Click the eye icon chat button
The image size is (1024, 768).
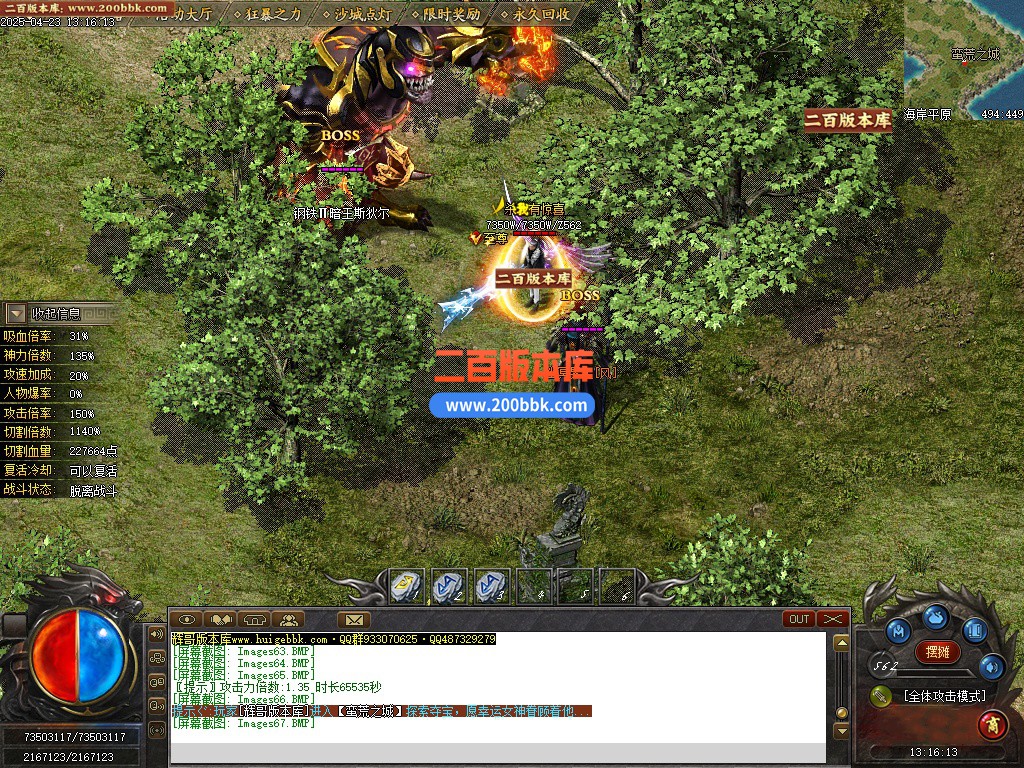[x=187, y=619]
